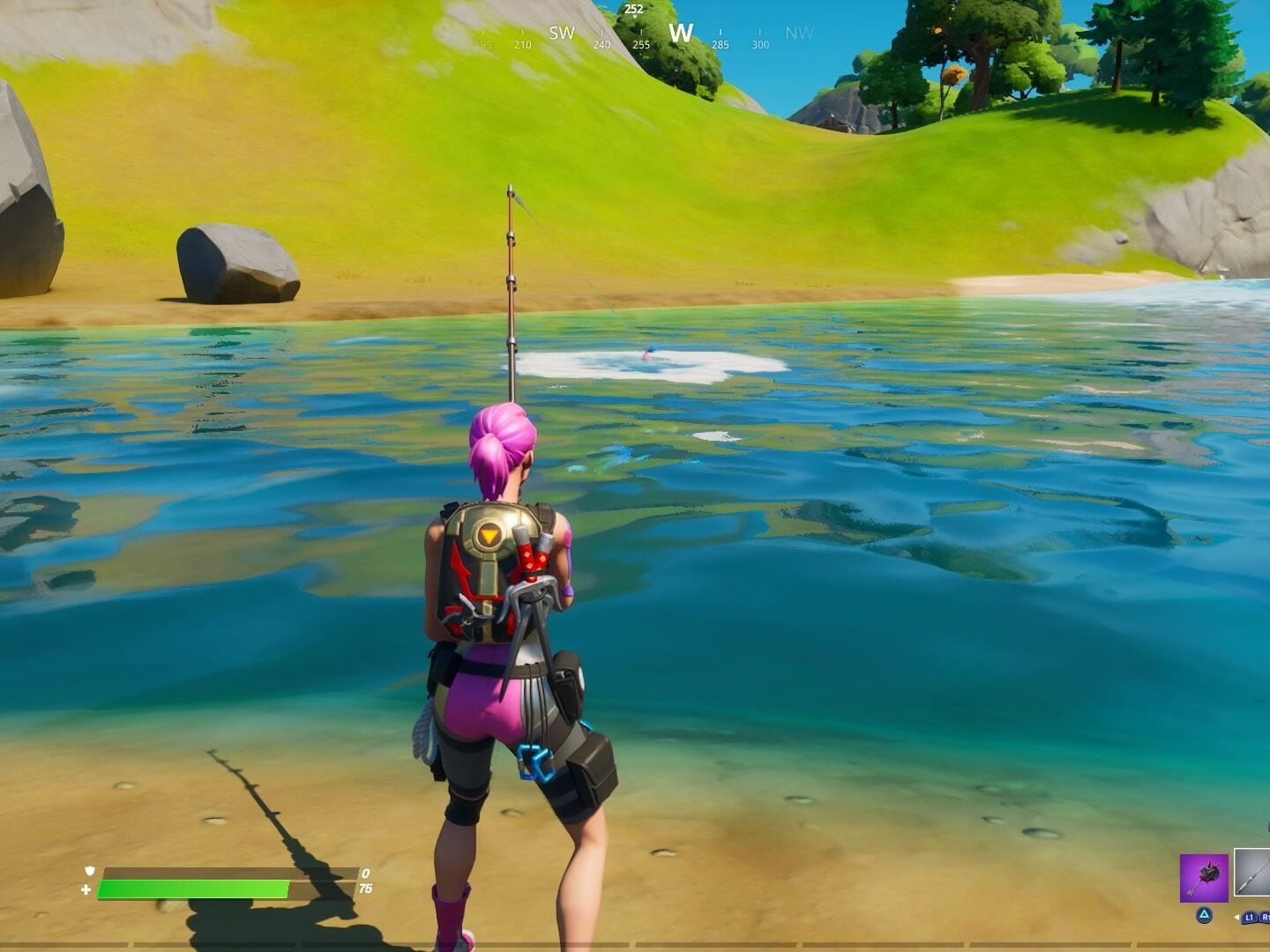Click the health value 75
The image size is (1270, 952).
coord(366,887)
